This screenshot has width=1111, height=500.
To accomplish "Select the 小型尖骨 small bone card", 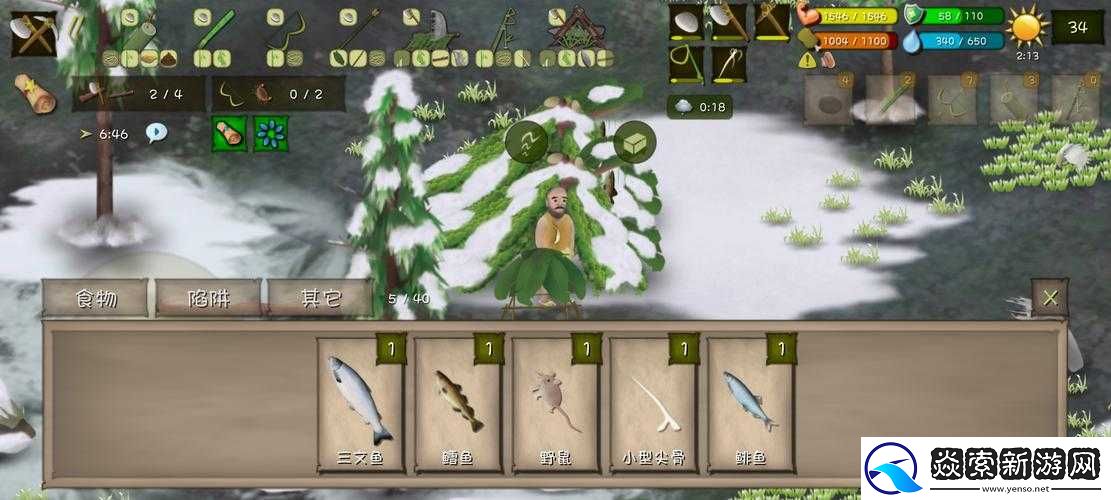I will coord(652,404).
